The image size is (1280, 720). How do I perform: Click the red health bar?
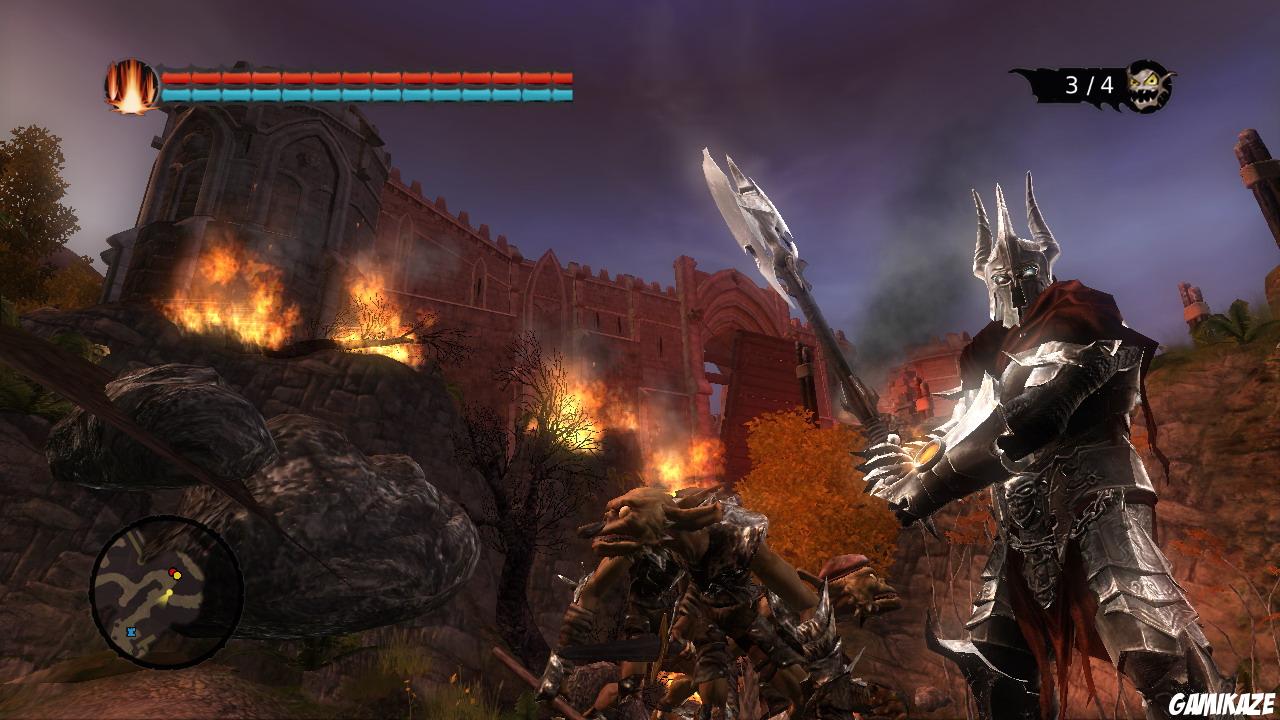click(360, 75)
